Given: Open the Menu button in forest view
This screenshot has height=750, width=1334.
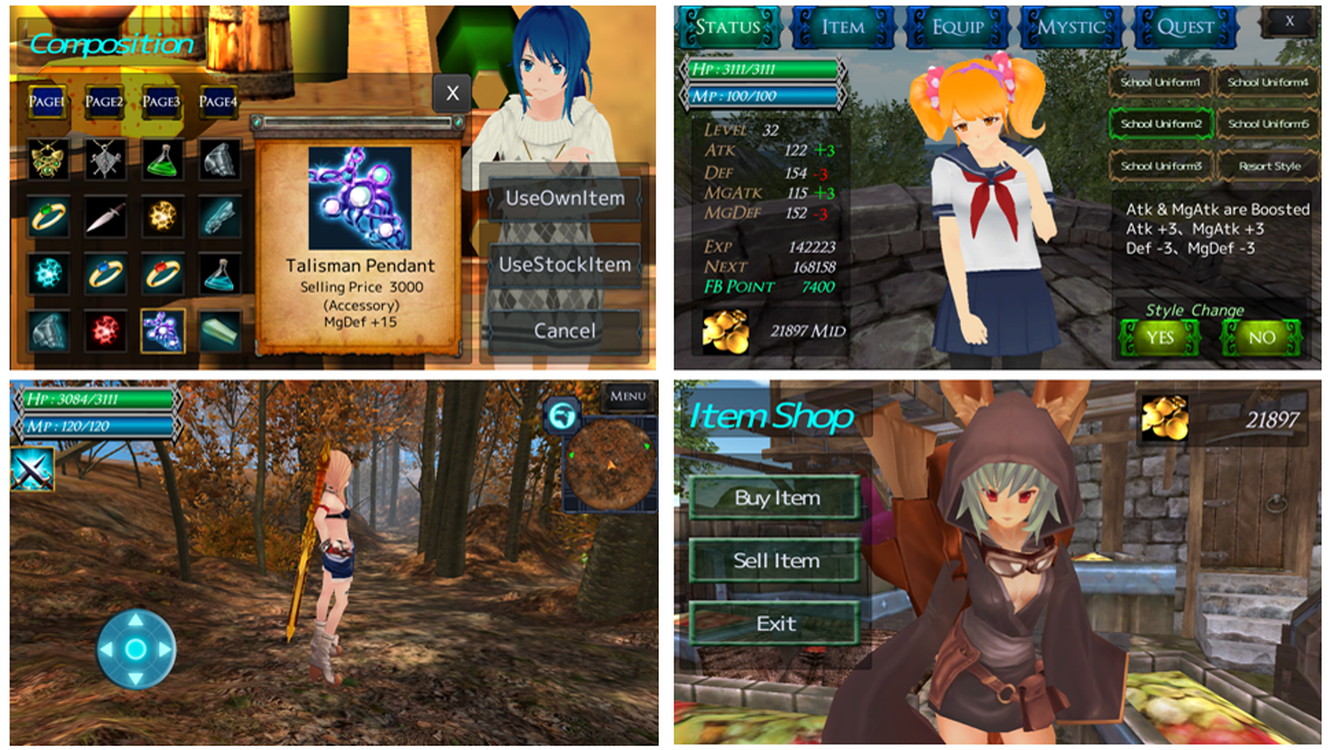Looking at the screenshot, I should point(627,396).
